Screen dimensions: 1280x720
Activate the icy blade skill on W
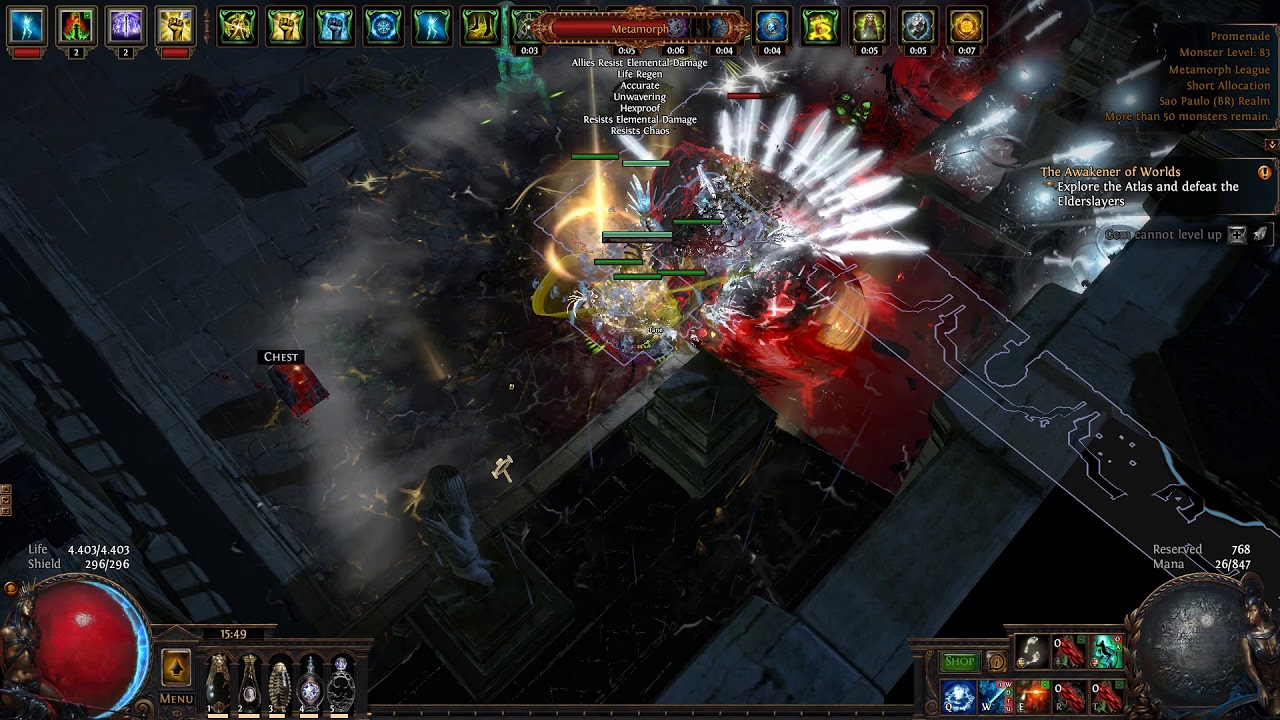pyautogui.click(x=996, y=696)
